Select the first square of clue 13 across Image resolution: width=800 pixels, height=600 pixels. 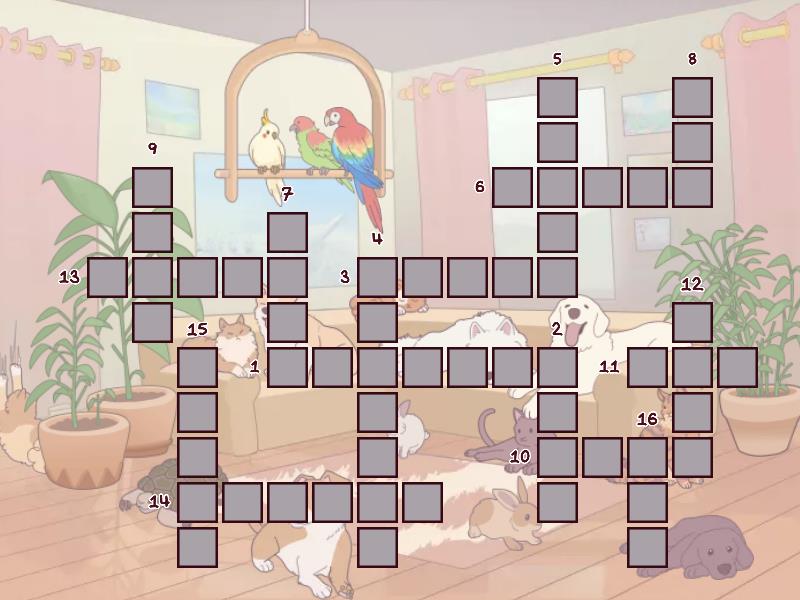[x=107, y=277]
